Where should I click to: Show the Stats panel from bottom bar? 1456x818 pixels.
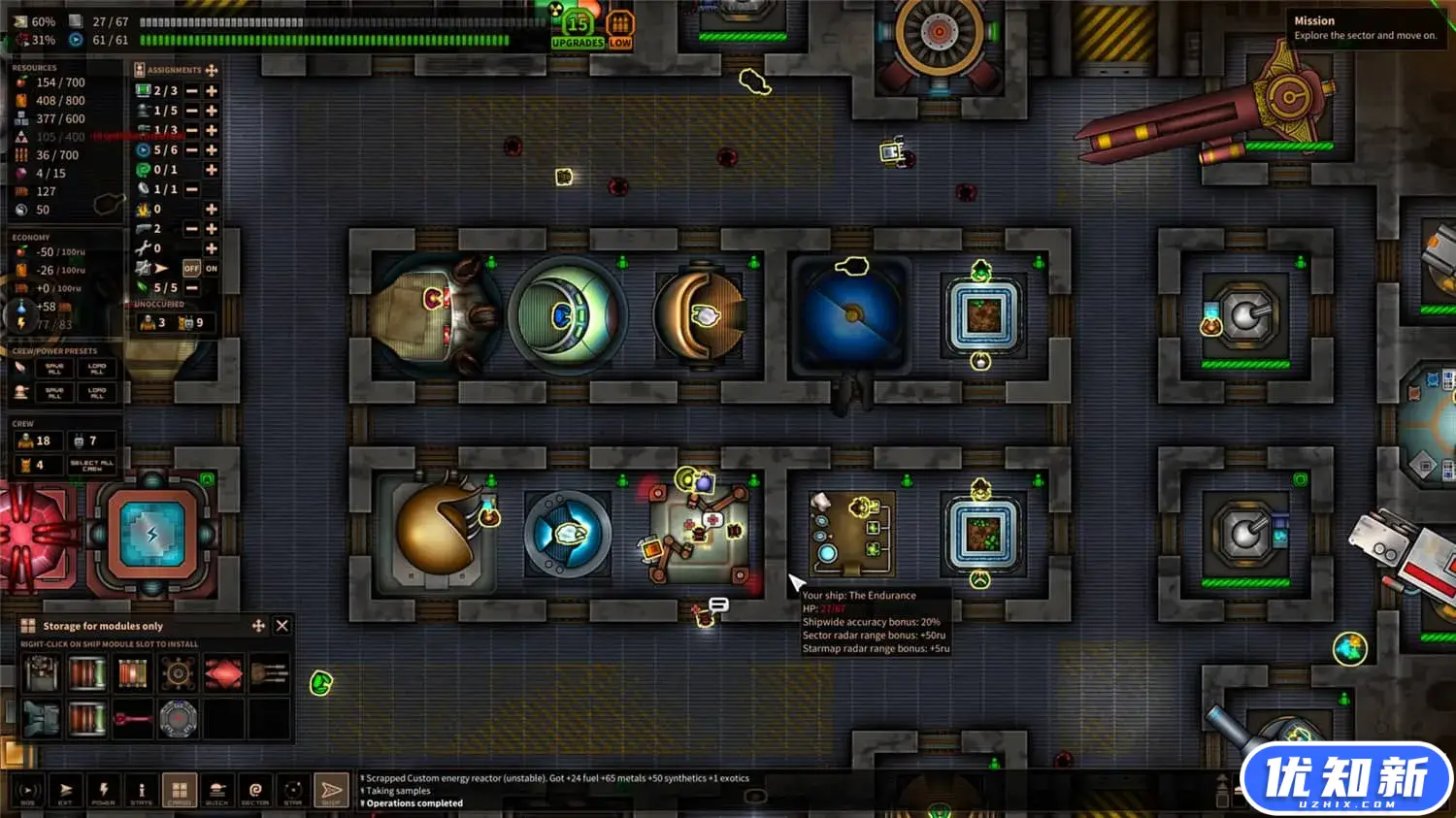point(142,791)
